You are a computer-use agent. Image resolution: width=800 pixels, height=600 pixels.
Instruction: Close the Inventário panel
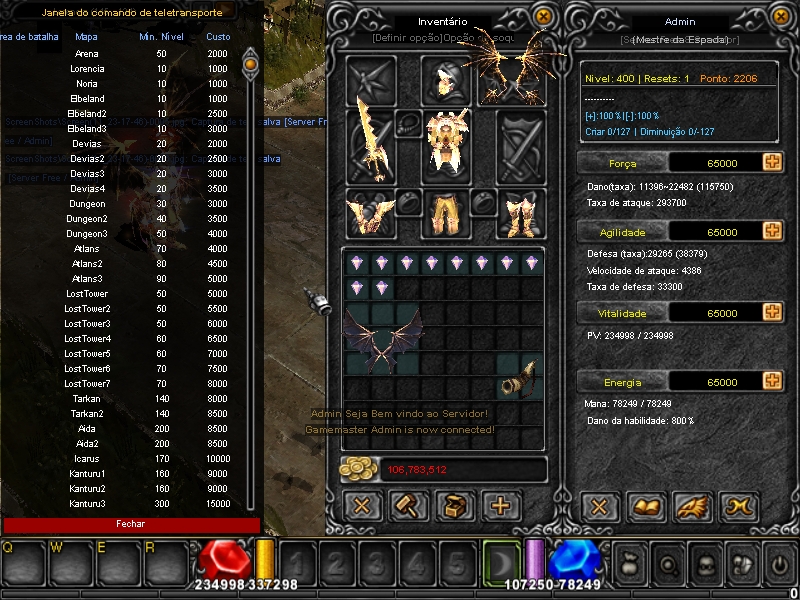point(543,17)
